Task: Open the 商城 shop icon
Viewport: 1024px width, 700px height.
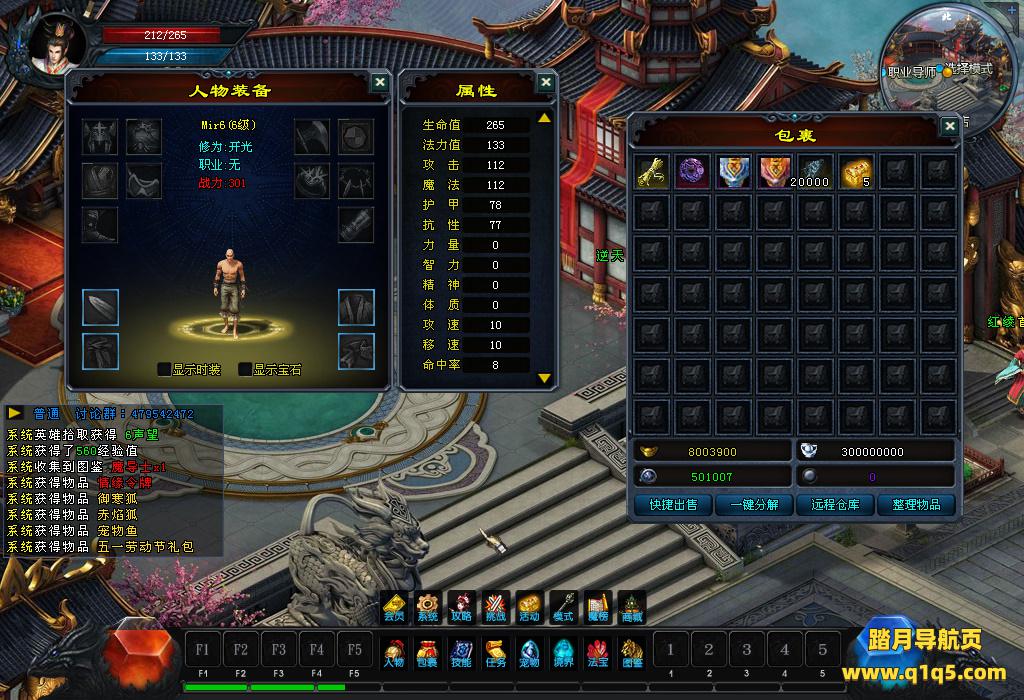Action: [632, 607]
